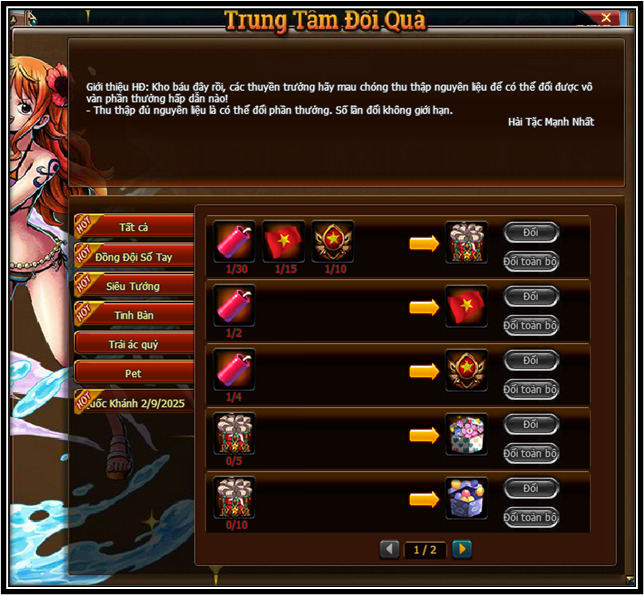Go to the previous exchange page
Screen dimensions: 644x595
(x=390, y=549)
